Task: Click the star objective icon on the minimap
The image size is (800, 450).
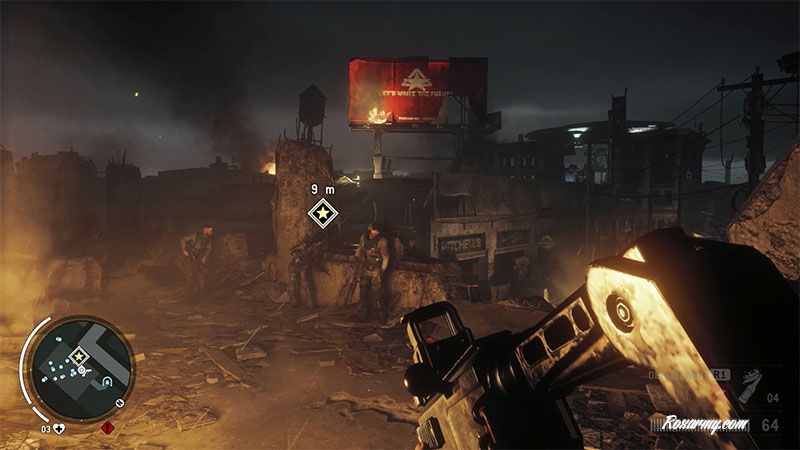Action: pyautogui.click(x=78, y=356)
